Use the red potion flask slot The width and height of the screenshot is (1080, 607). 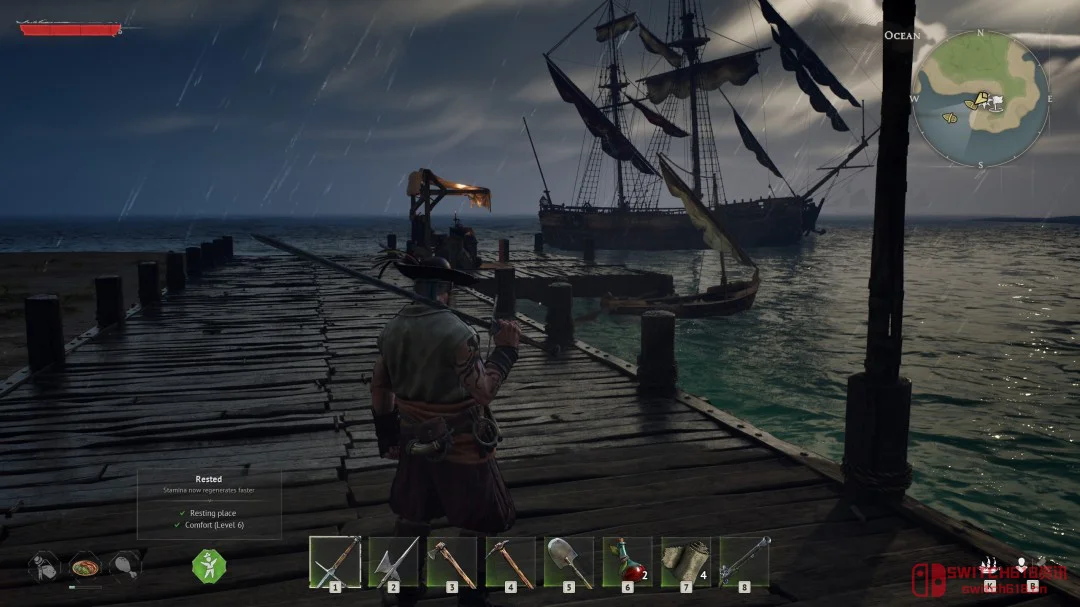(x=627, y=561)
